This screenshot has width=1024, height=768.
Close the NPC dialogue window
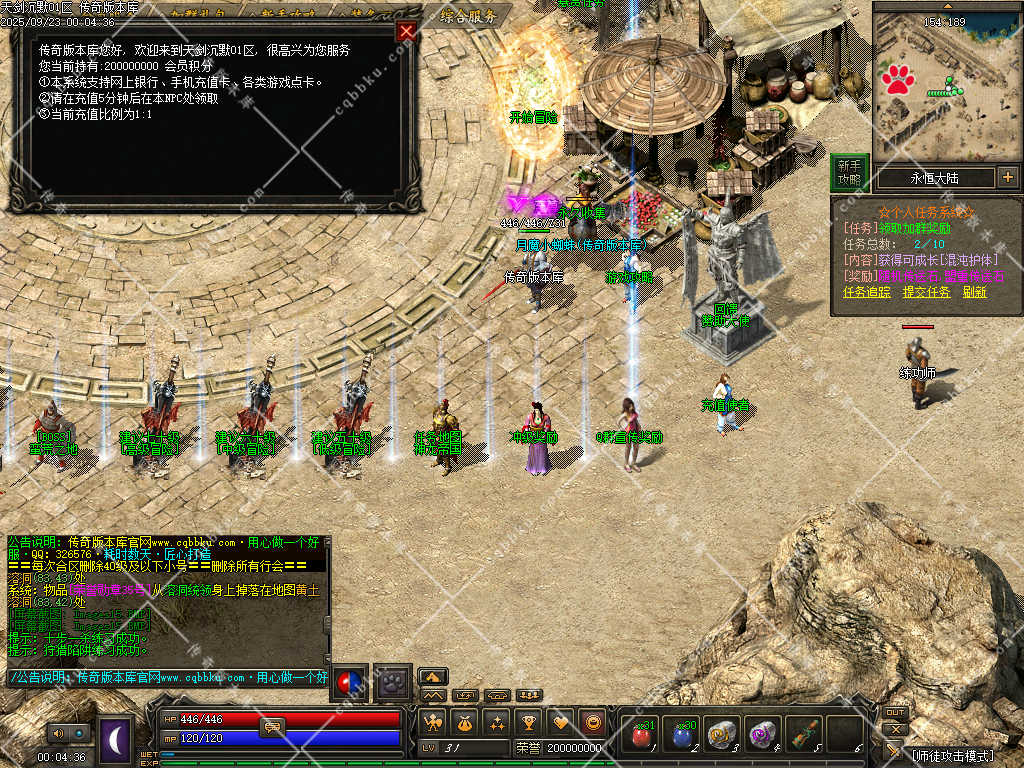tap(406, 31)
